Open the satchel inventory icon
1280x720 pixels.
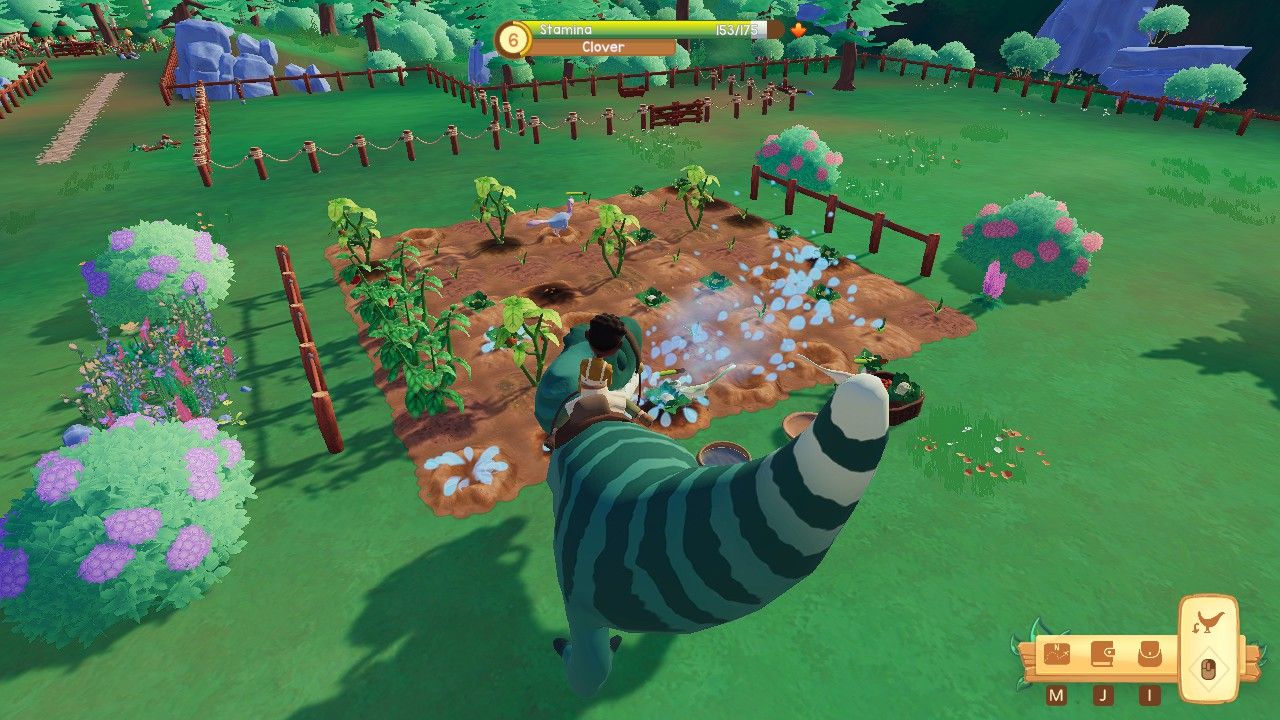tap(1151, 653)
